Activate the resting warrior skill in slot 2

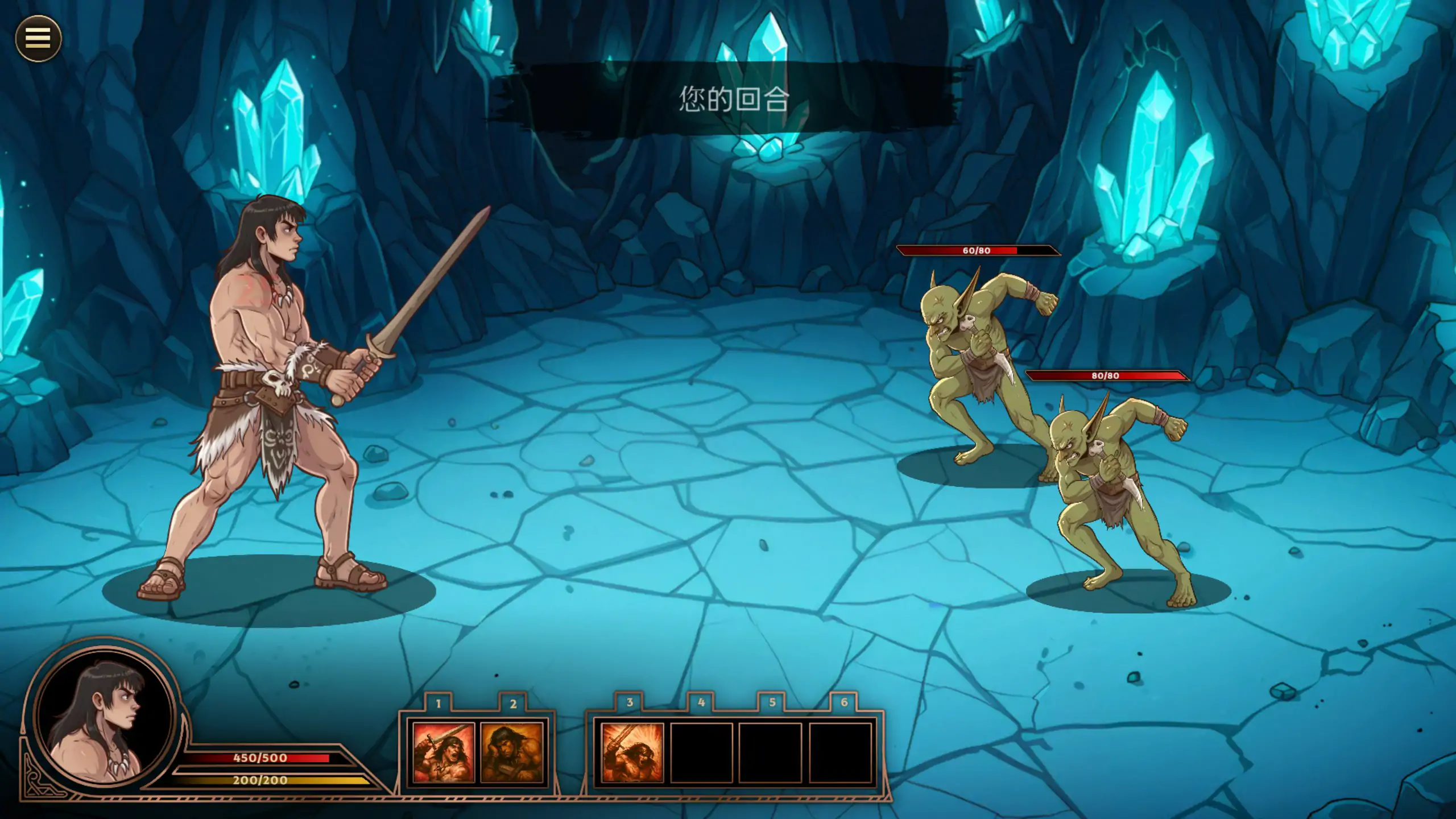point(512,752)
